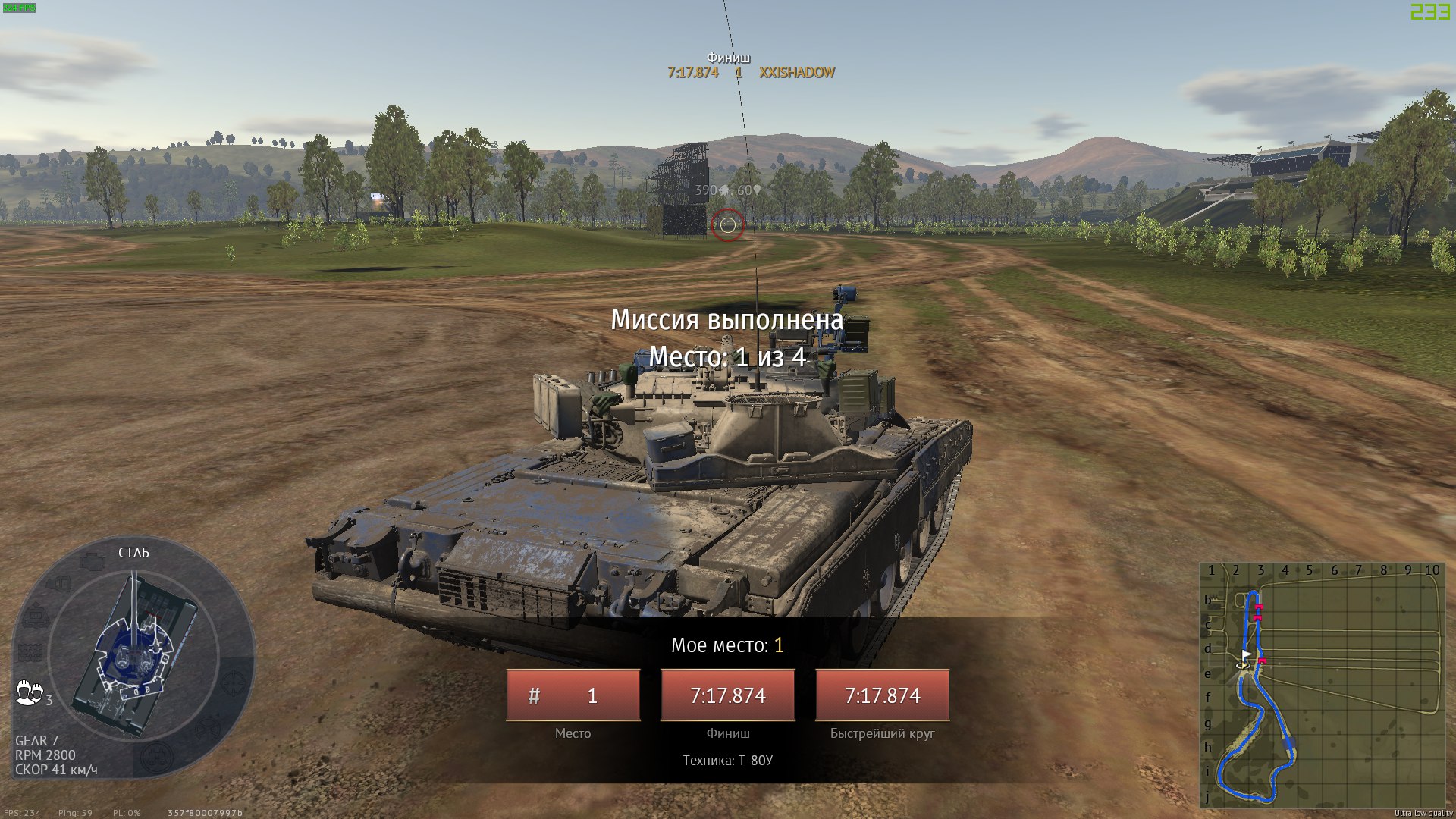This screenshot has height=819, width=1456.
Task: Select the tank damage model indicator
Action: coord(133,654)
